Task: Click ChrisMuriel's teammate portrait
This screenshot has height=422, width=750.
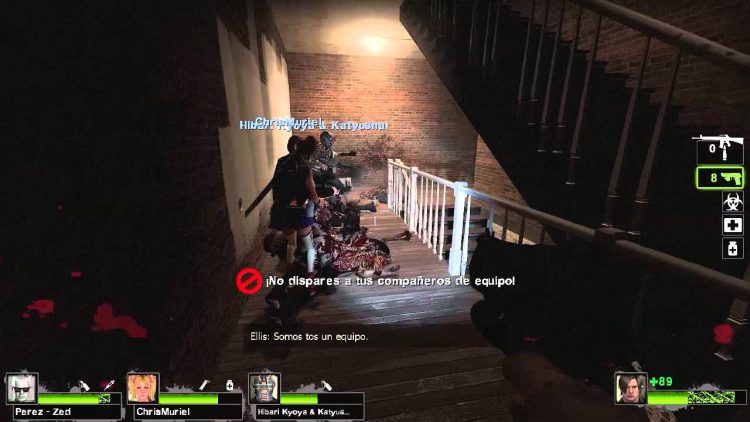Action: [142, 388]
